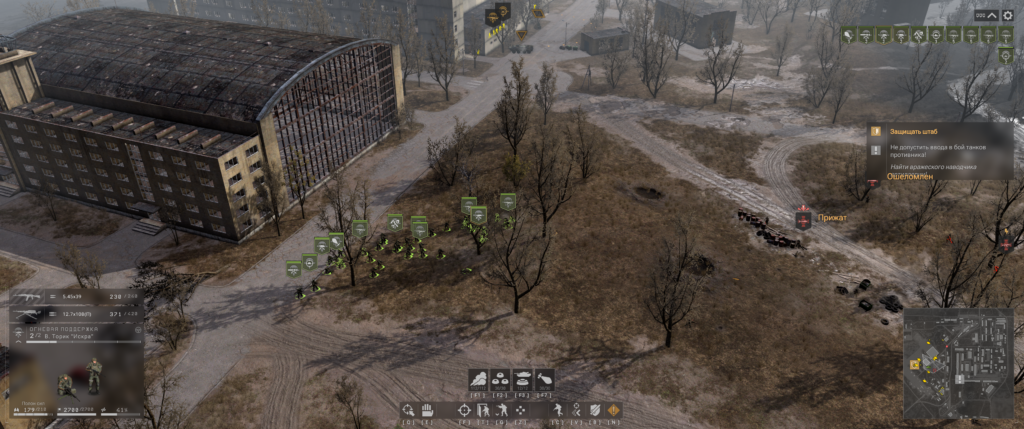Viewport: 1024px width, 429px height.
Task: Select the pinned enemy unit marker "Прижат"
Action: coord(802,218)
